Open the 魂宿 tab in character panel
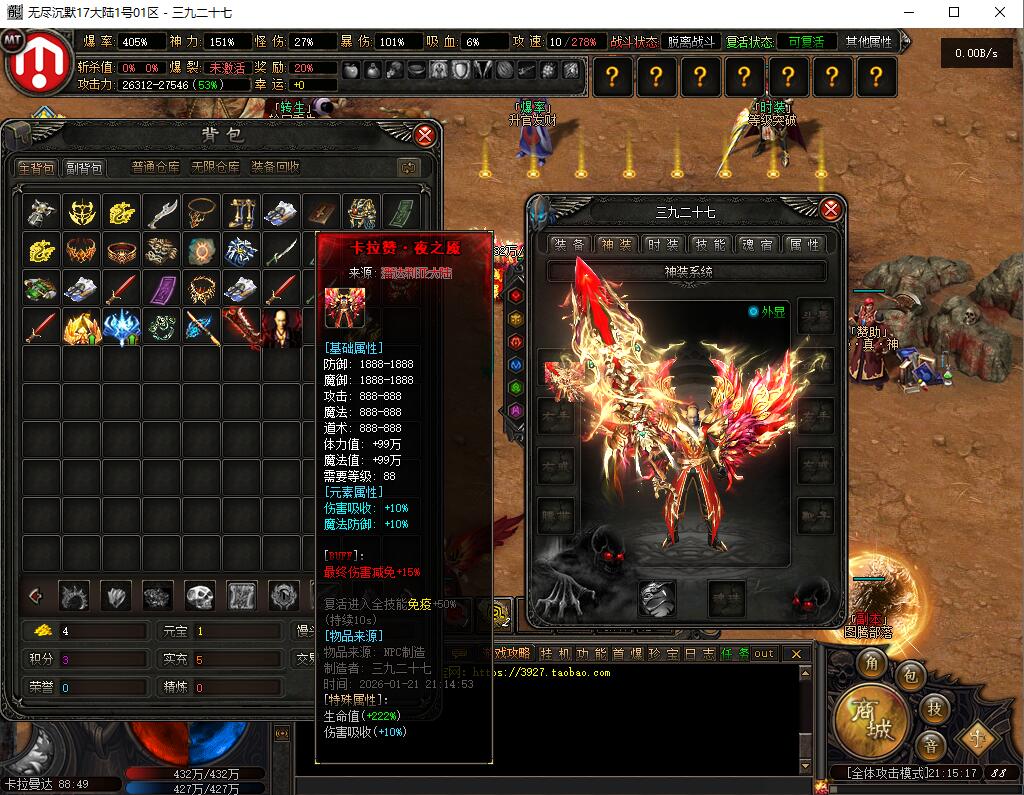1024x795 pixels. point(758,244)
